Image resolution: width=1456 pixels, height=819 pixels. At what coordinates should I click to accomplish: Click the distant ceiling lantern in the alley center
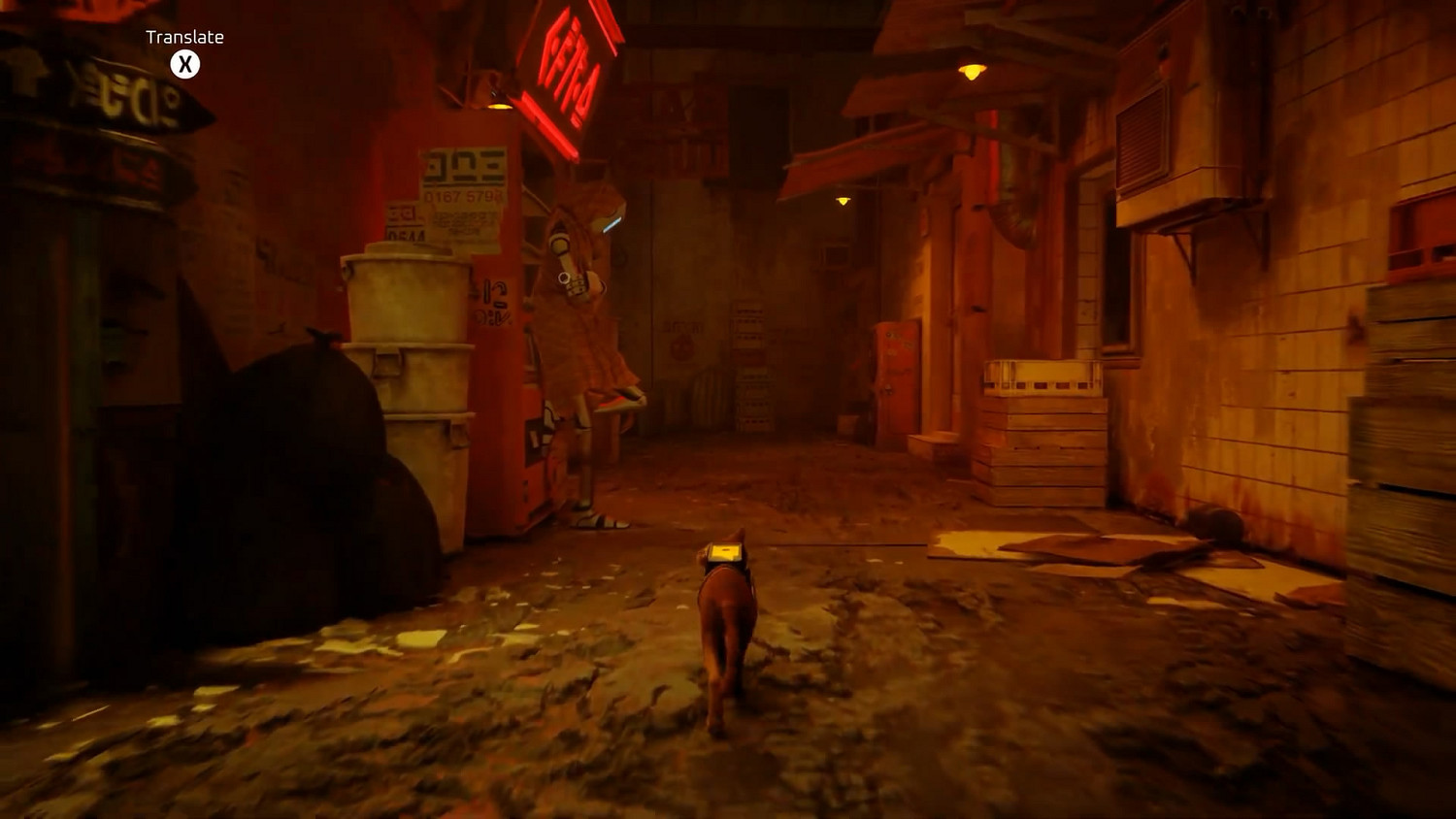click(x=841, y=198)
